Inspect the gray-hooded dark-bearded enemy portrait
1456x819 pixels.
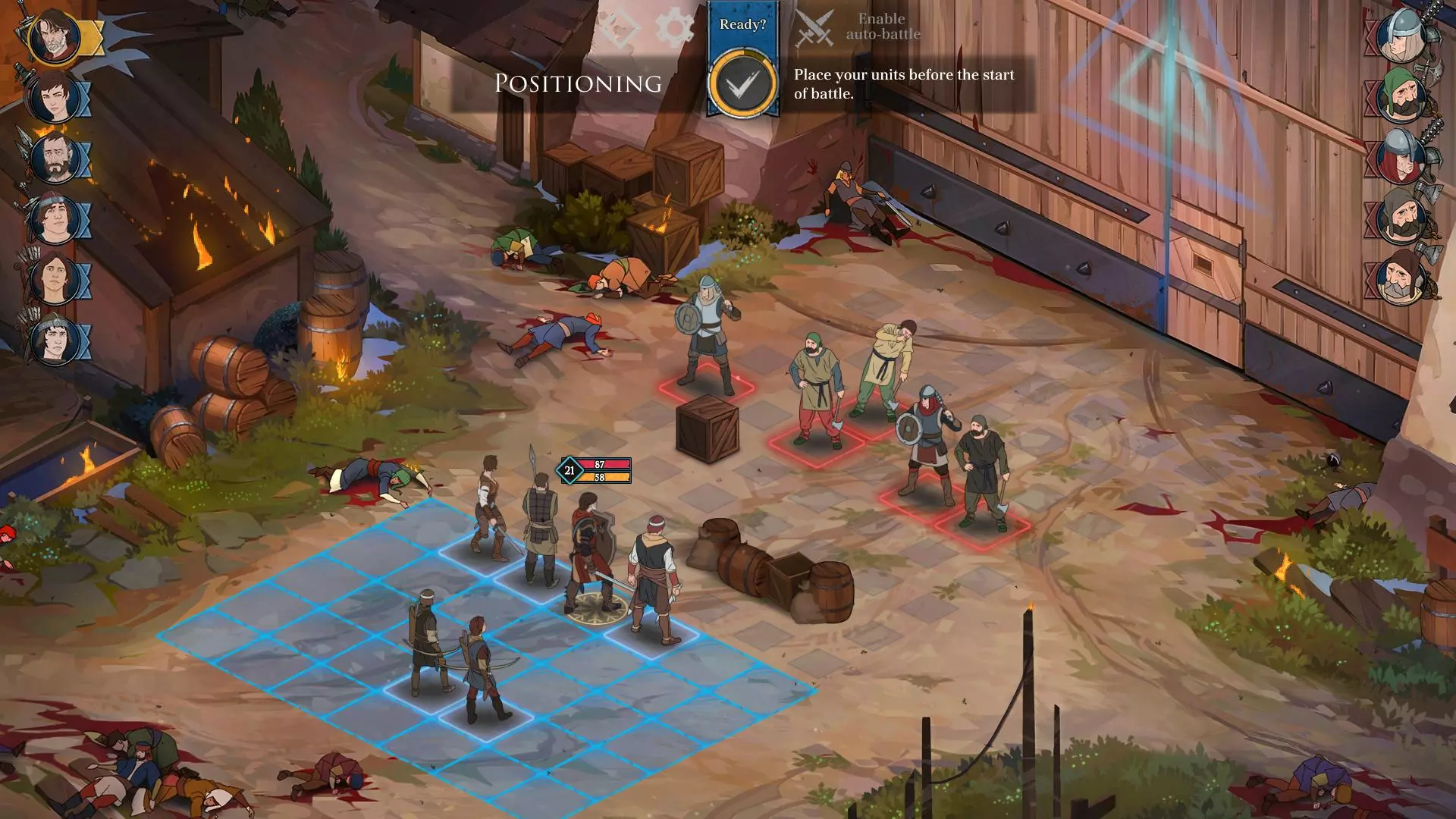[x=1400, y=218]
